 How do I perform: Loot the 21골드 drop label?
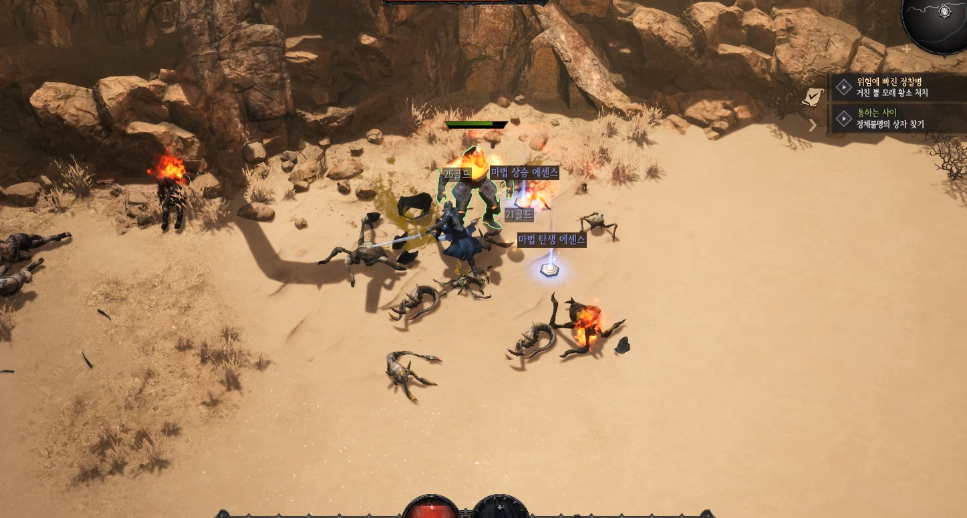tap(519, 215)
